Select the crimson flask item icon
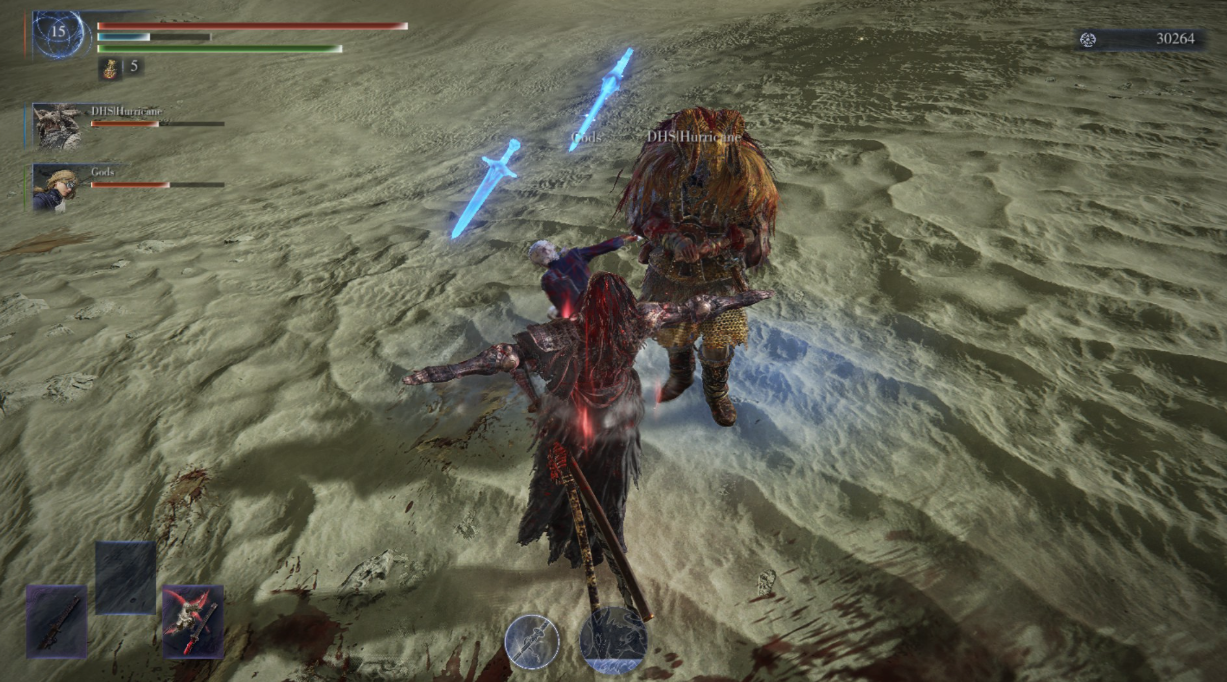 [109, 68]
